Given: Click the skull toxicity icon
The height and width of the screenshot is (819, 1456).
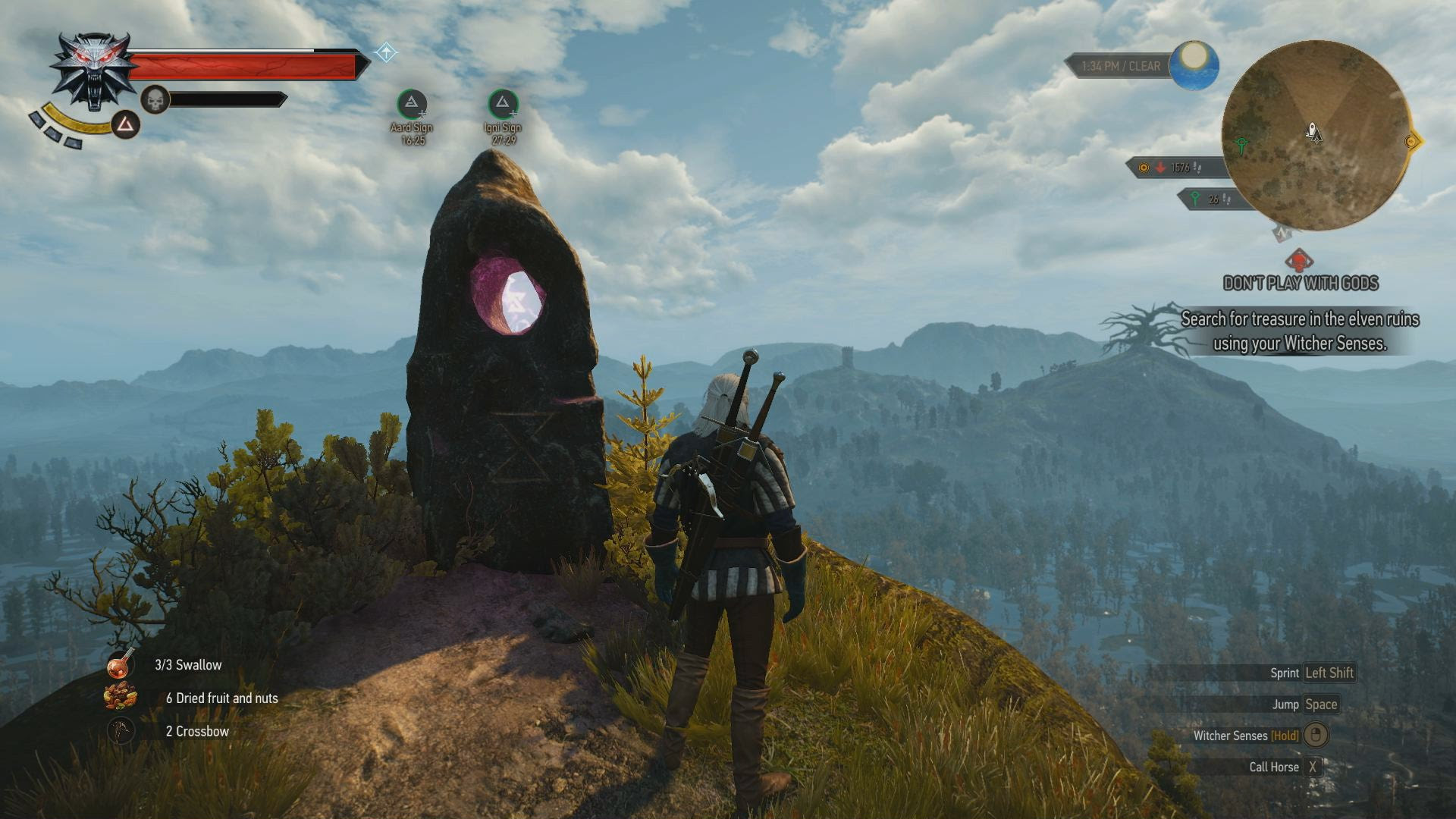Looking at the screenshot, I should (x=155, y=99).
